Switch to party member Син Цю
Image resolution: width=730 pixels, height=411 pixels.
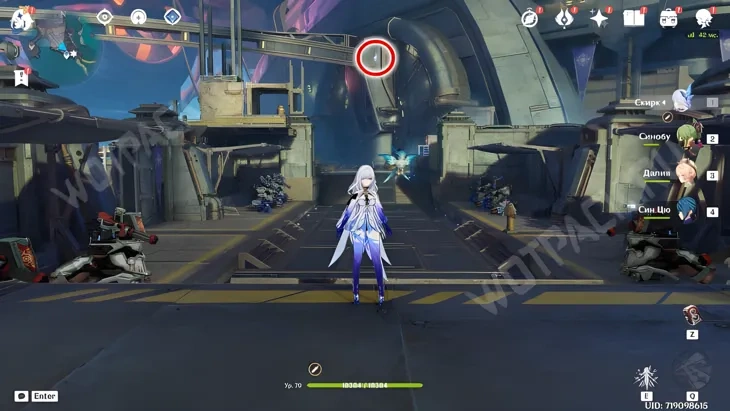tap(685, 210)
